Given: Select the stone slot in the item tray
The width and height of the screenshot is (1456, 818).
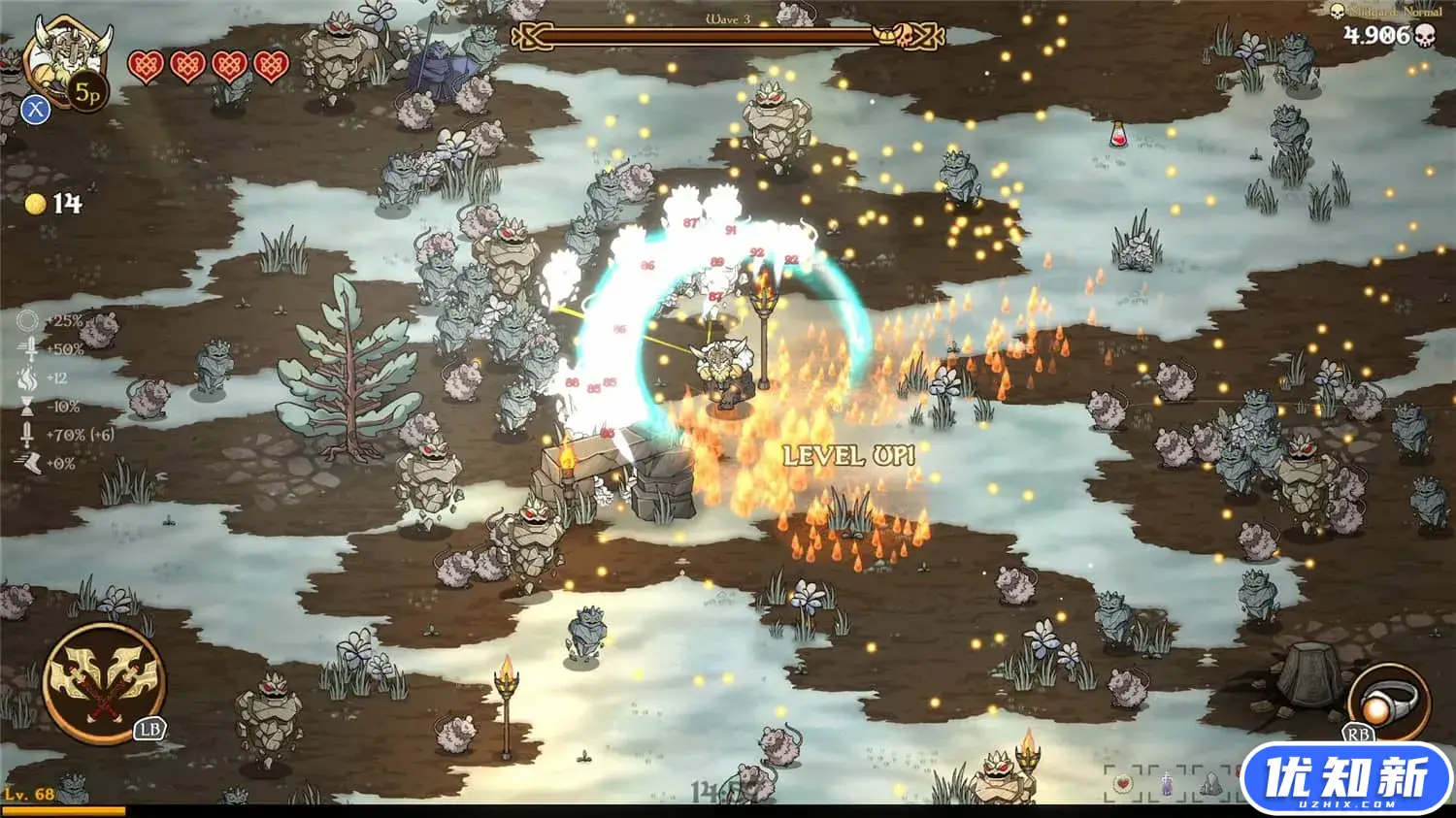Looking at the screenshot, I should click(x=1209, y=783).
